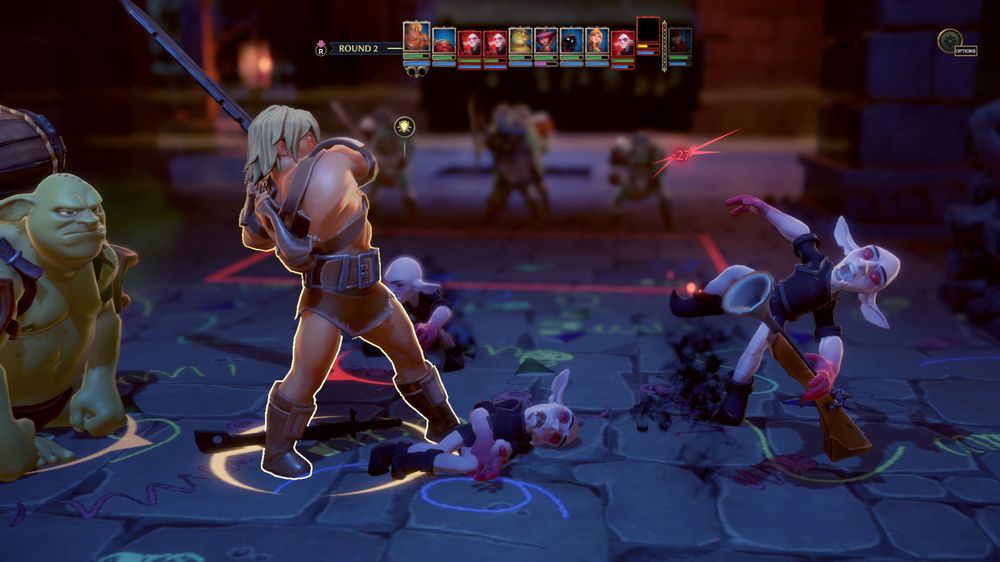The width and height of the screenshot is (1000, 562).
Task: Pick the blonde woman turn-order portrait
Action: [597, 41]
